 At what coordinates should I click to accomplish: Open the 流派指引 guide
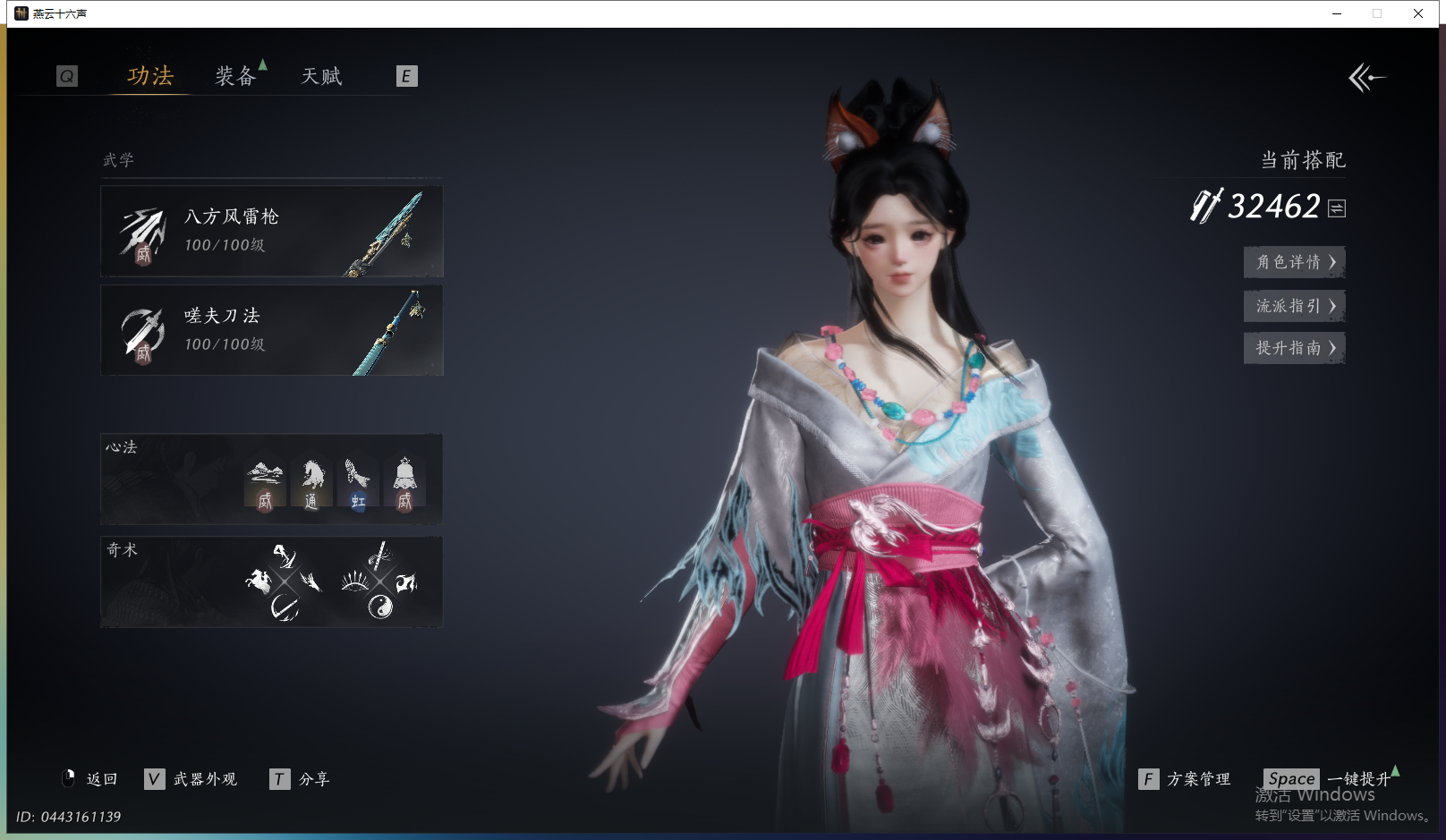click(1294, 306)
